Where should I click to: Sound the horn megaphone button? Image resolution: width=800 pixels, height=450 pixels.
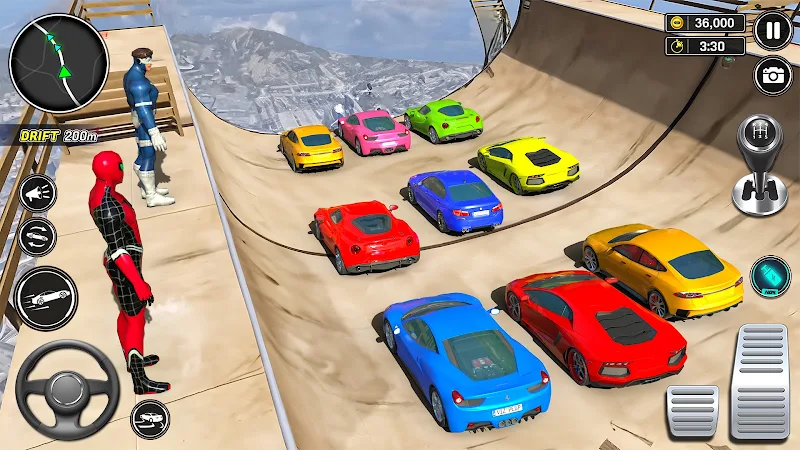tap(37, 194)
